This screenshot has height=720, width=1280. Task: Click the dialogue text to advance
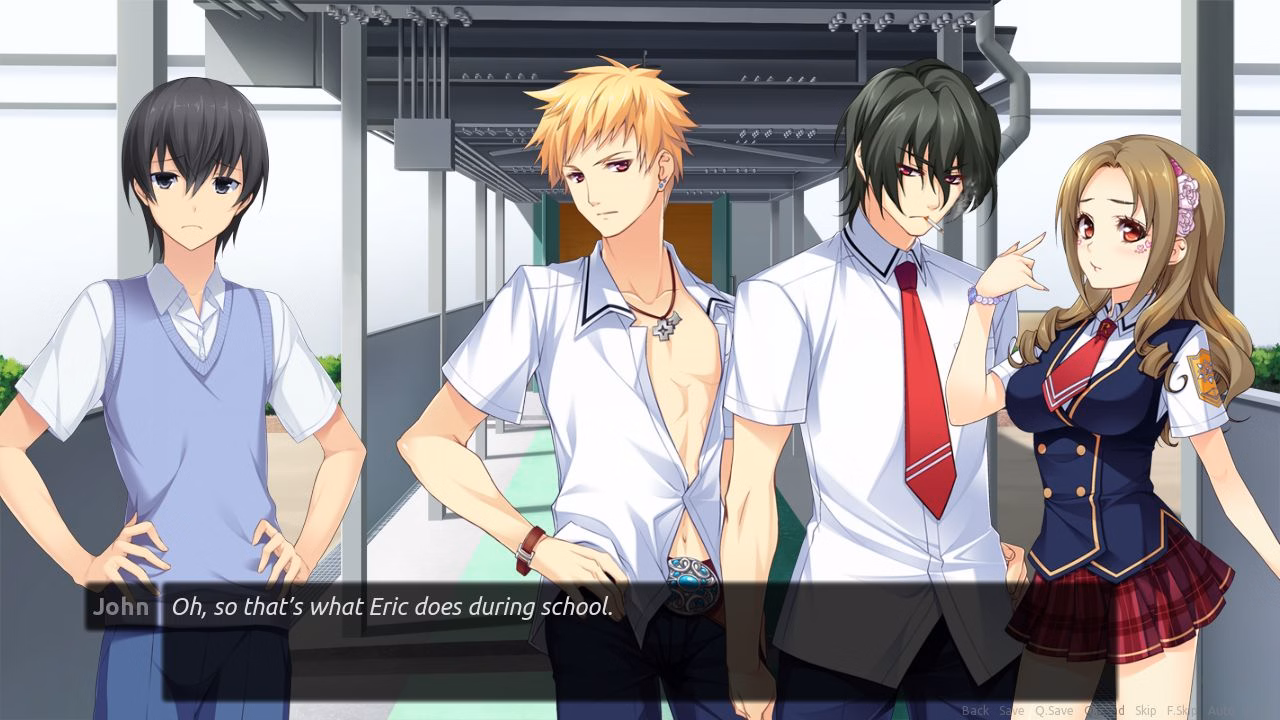coord(390,606)
